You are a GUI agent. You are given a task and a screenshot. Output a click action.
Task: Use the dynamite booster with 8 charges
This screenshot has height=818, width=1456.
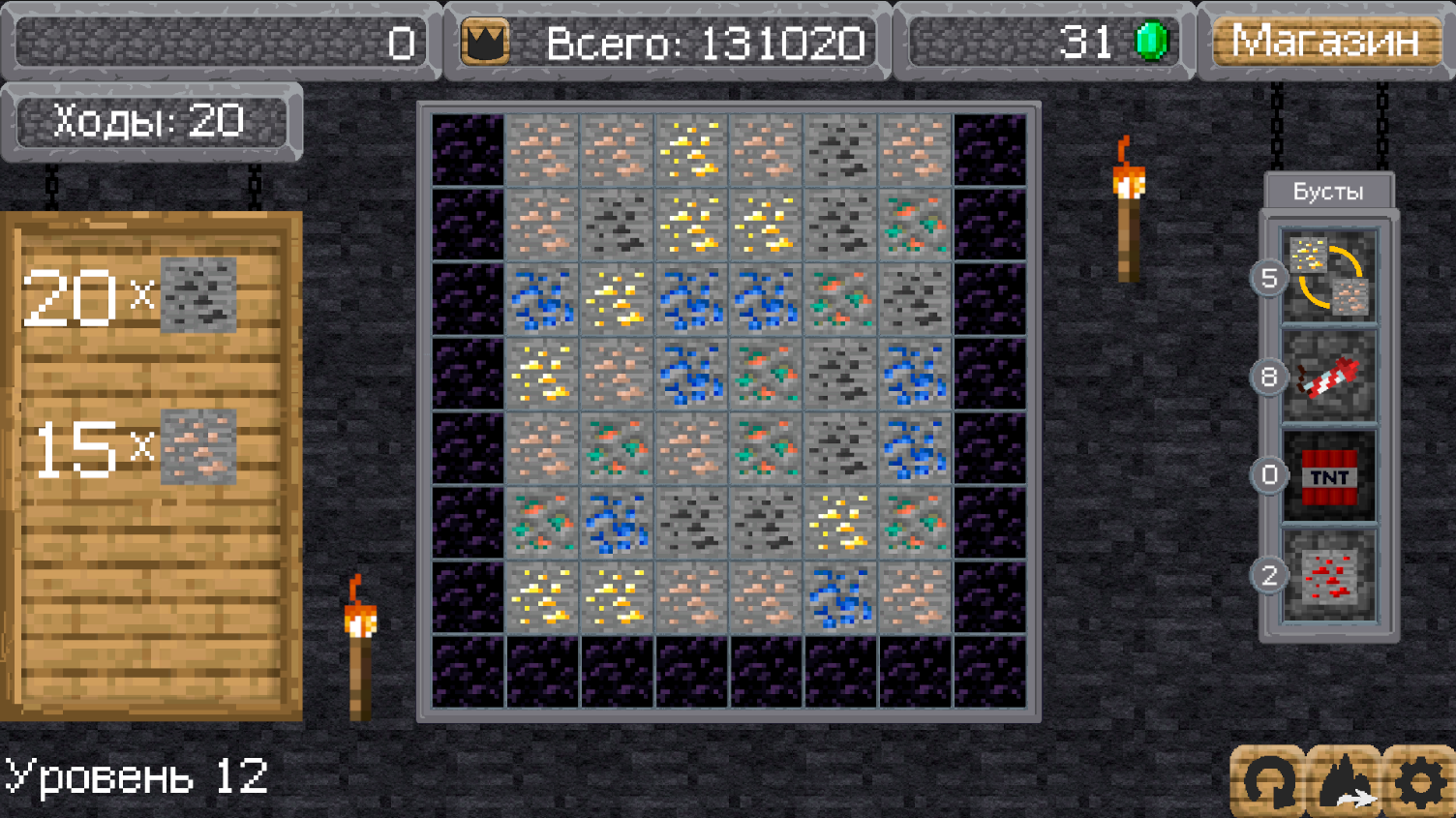1330,378
